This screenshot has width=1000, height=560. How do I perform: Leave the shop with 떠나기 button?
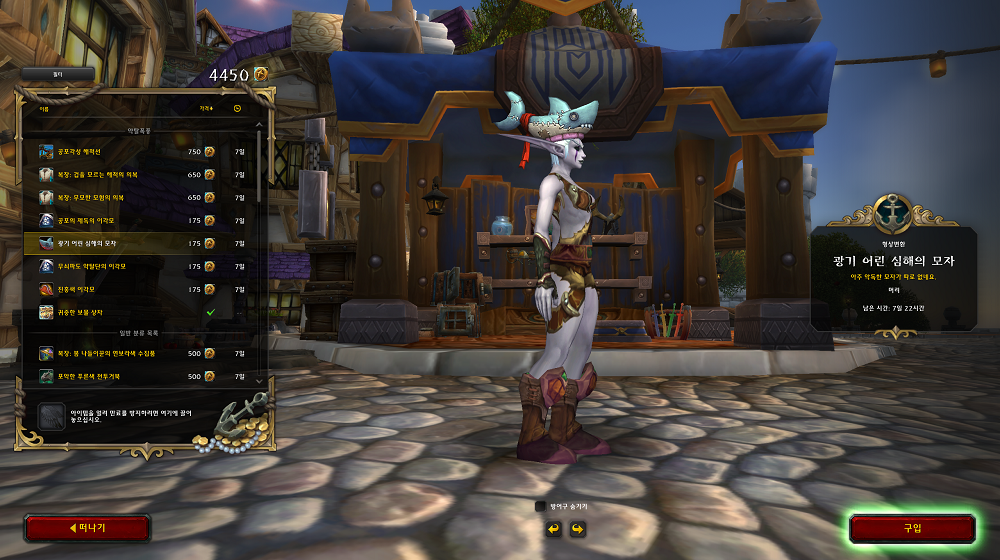click(x=87, y=528)
